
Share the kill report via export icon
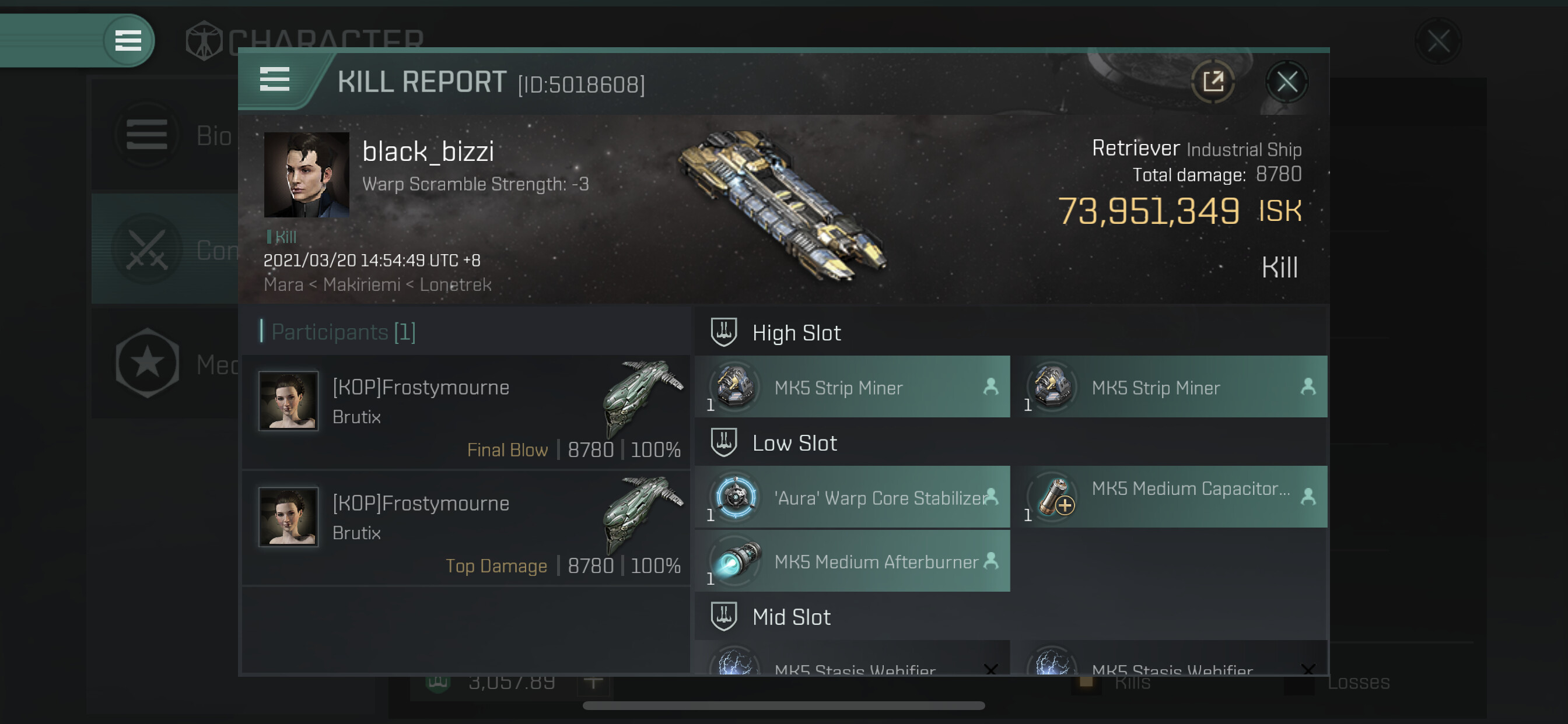[x=1213, y=82]
